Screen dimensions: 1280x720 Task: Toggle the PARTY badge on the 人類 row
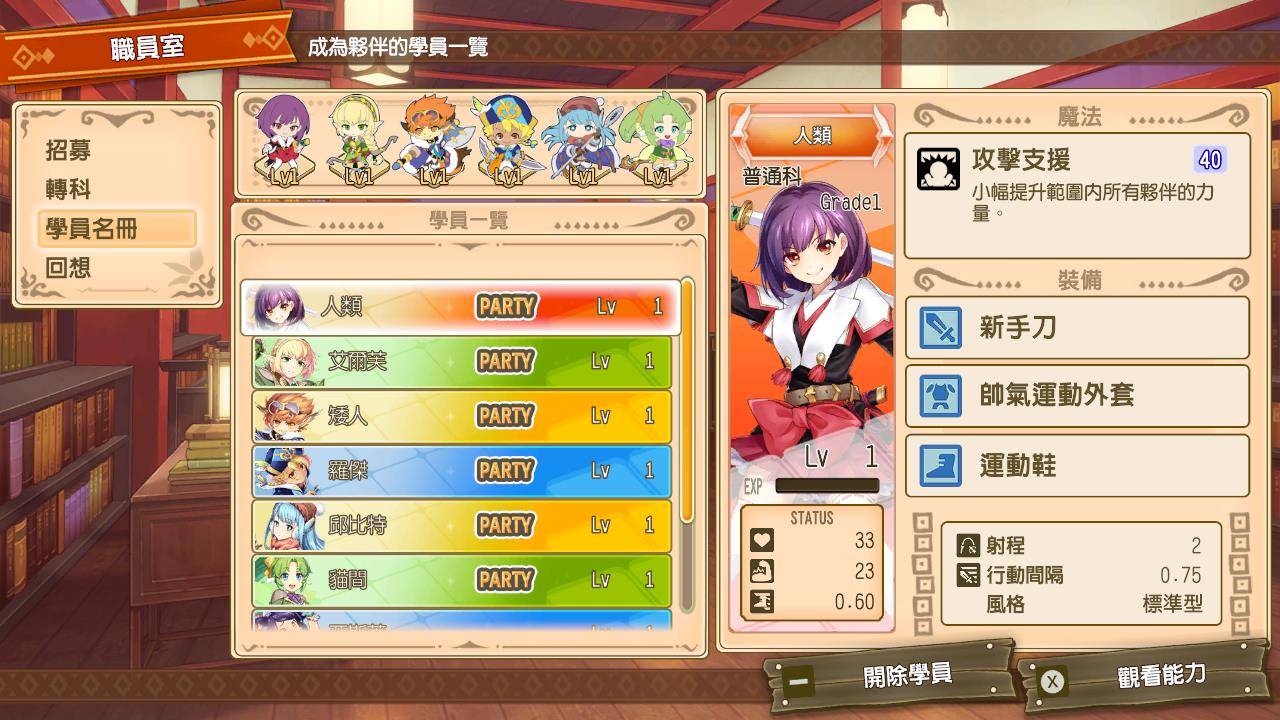(504, 309)
